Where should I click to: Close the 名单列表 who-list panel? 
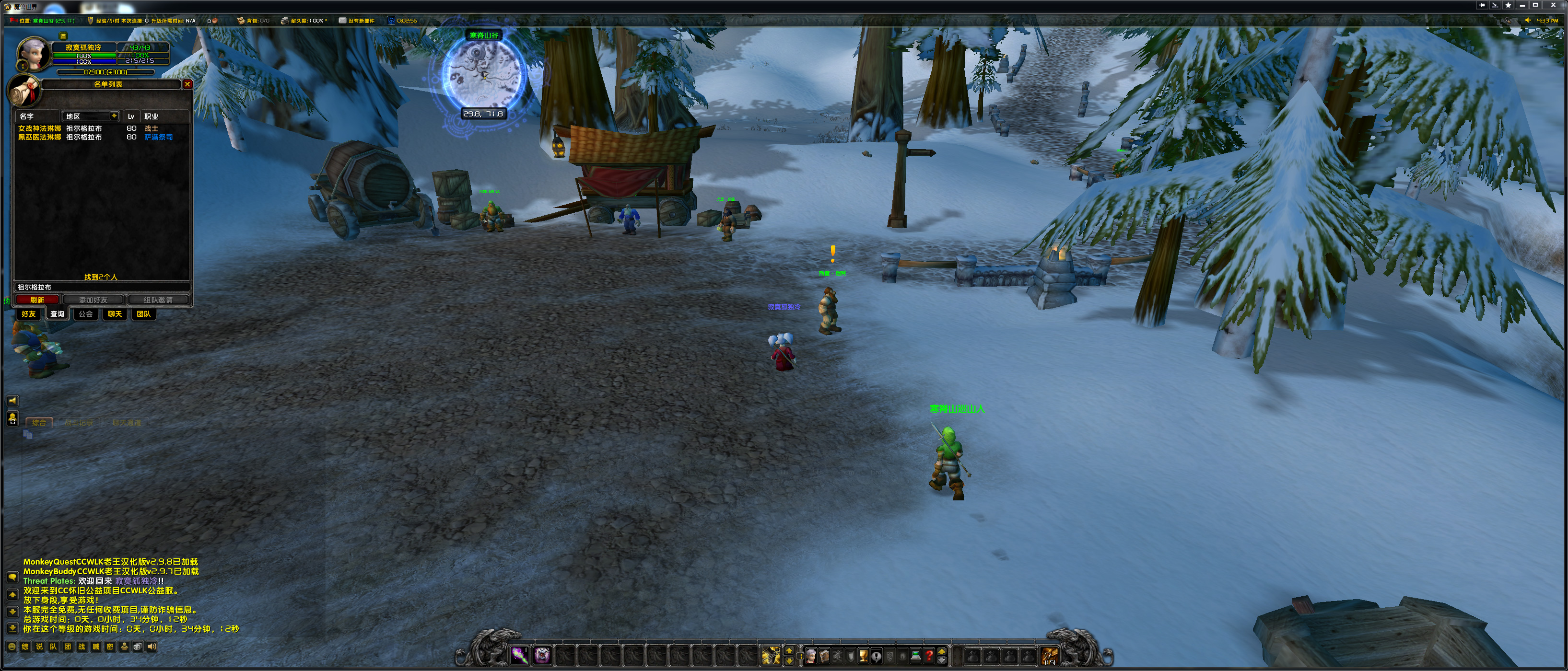(x=187, y=84)
